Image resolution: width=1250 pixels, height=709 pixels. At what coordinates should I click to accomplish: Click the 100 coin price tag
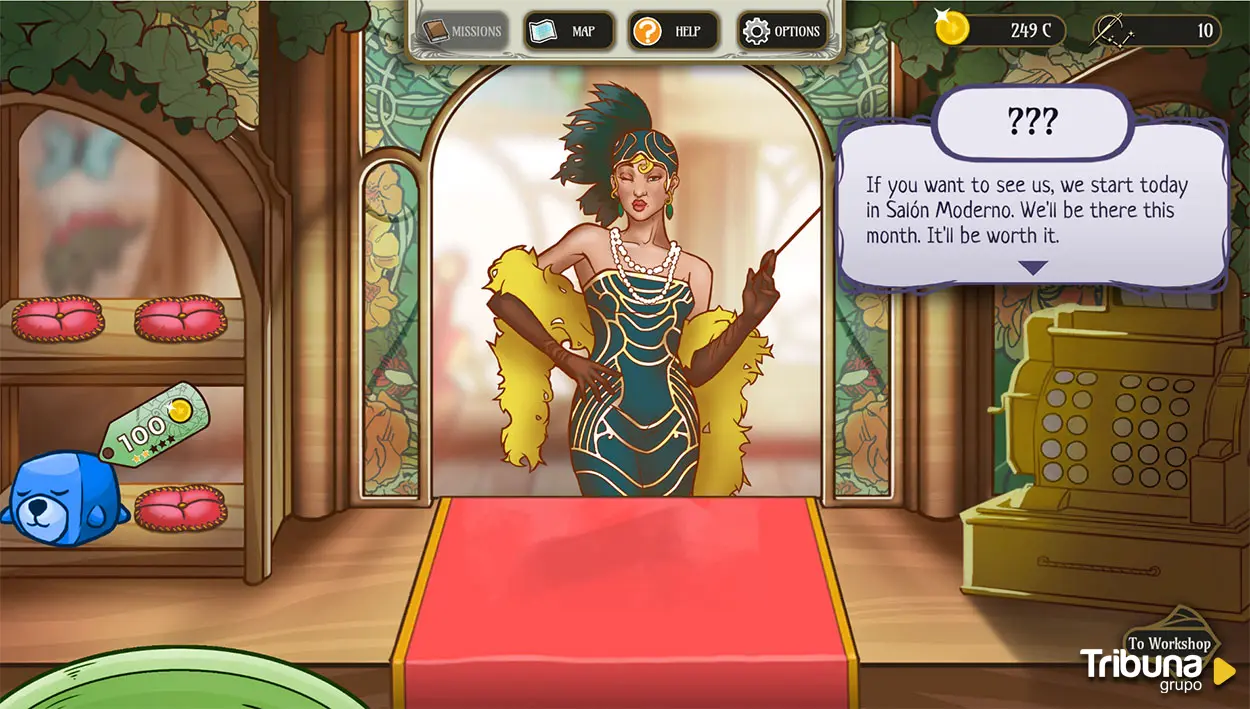pos(154,425)
